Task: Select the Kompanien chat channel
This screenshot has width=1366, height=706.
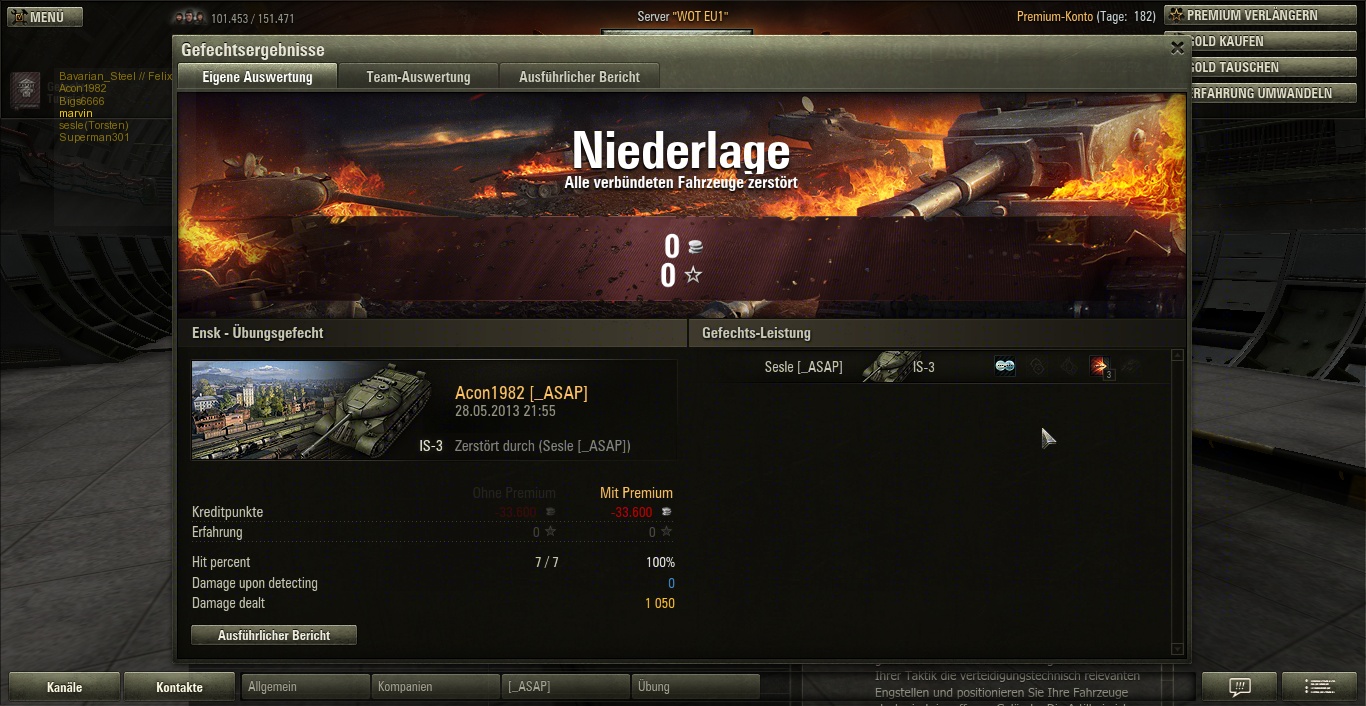Action: coord(435,687)
